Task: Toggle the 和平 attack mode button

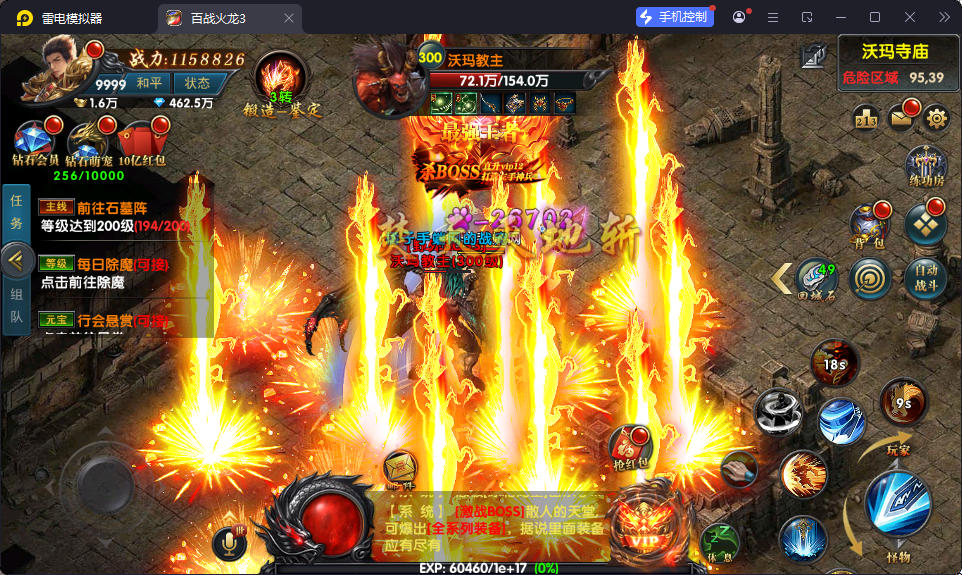Action: [150, 83]
